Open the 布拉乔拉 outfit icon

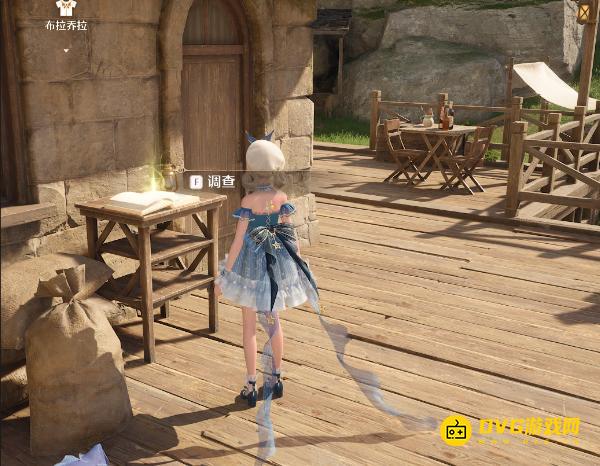coord(66,8)
